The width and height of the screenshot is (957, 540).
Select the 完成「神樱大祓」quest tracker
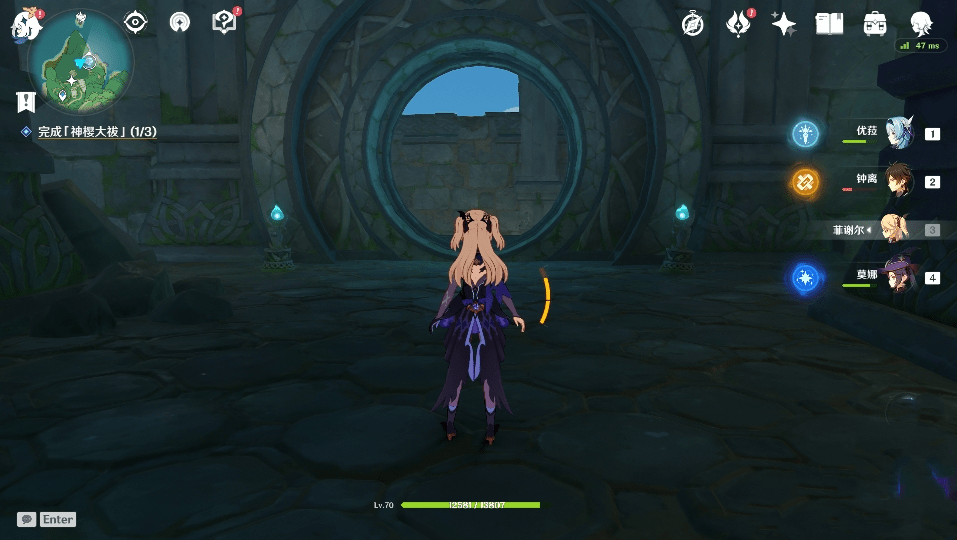pyautogui.click(x=96, y=132)
